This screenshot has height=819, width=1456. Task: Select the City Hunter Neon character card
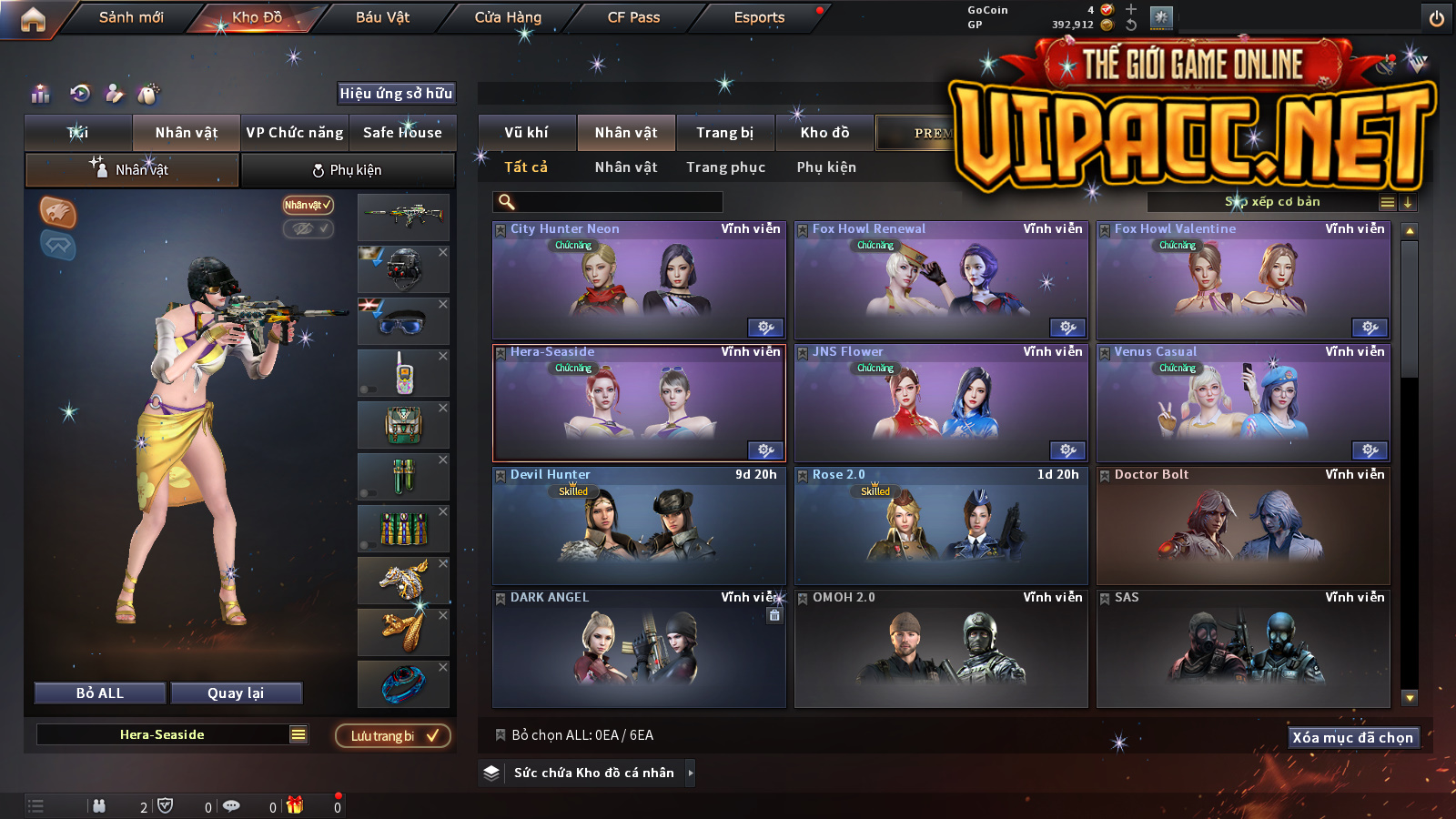[639, 280]
